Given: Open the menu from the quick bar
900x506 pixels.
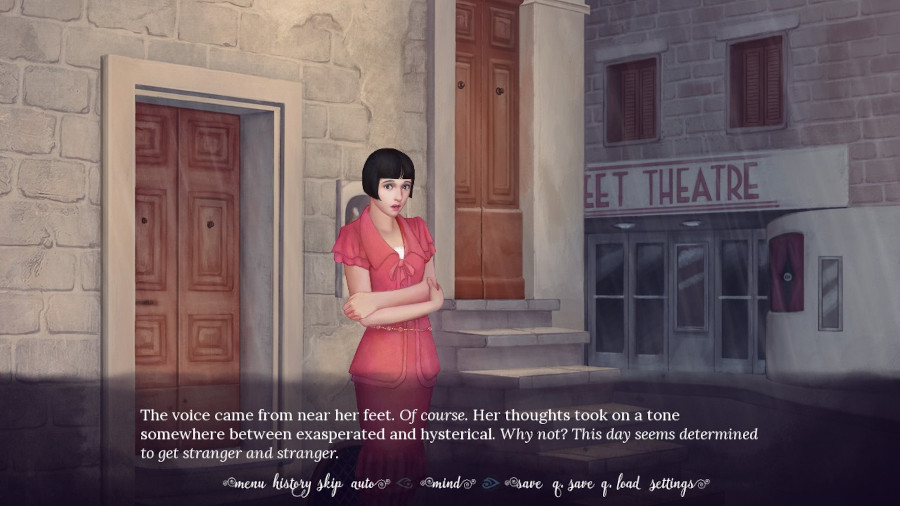Looking at the screenshot, I should tap(250, 485).
